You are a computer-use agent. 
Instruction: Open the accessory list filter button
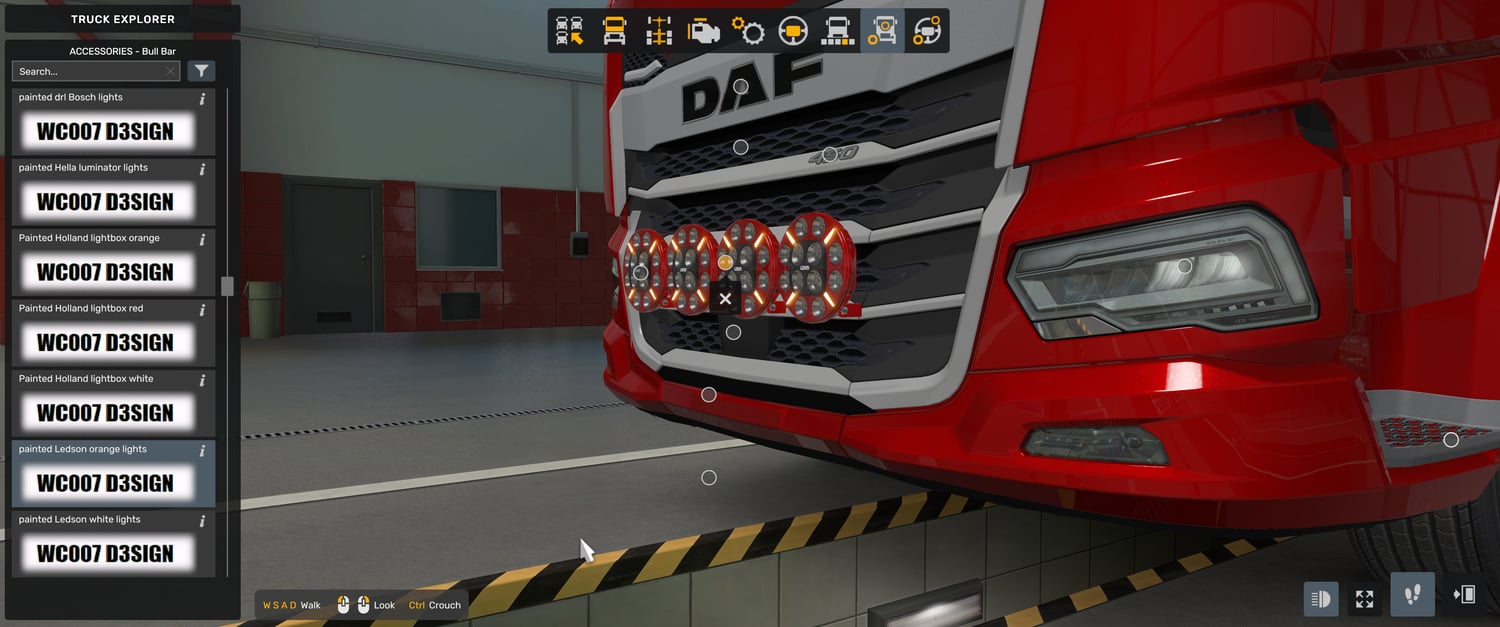pos(202,71)
